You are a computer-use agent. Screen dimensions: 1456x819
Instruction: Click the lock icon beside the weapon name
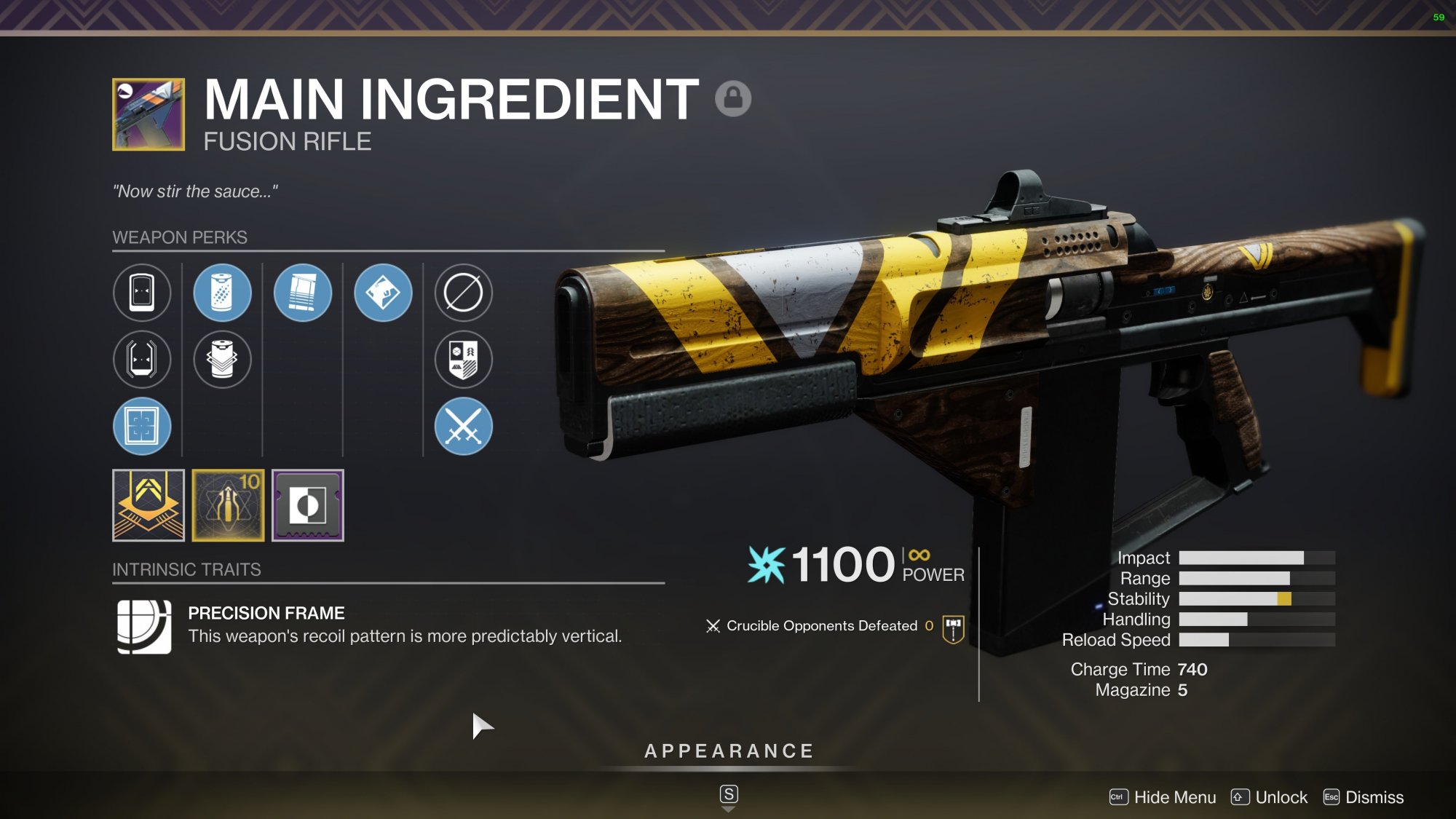point(732,98)
